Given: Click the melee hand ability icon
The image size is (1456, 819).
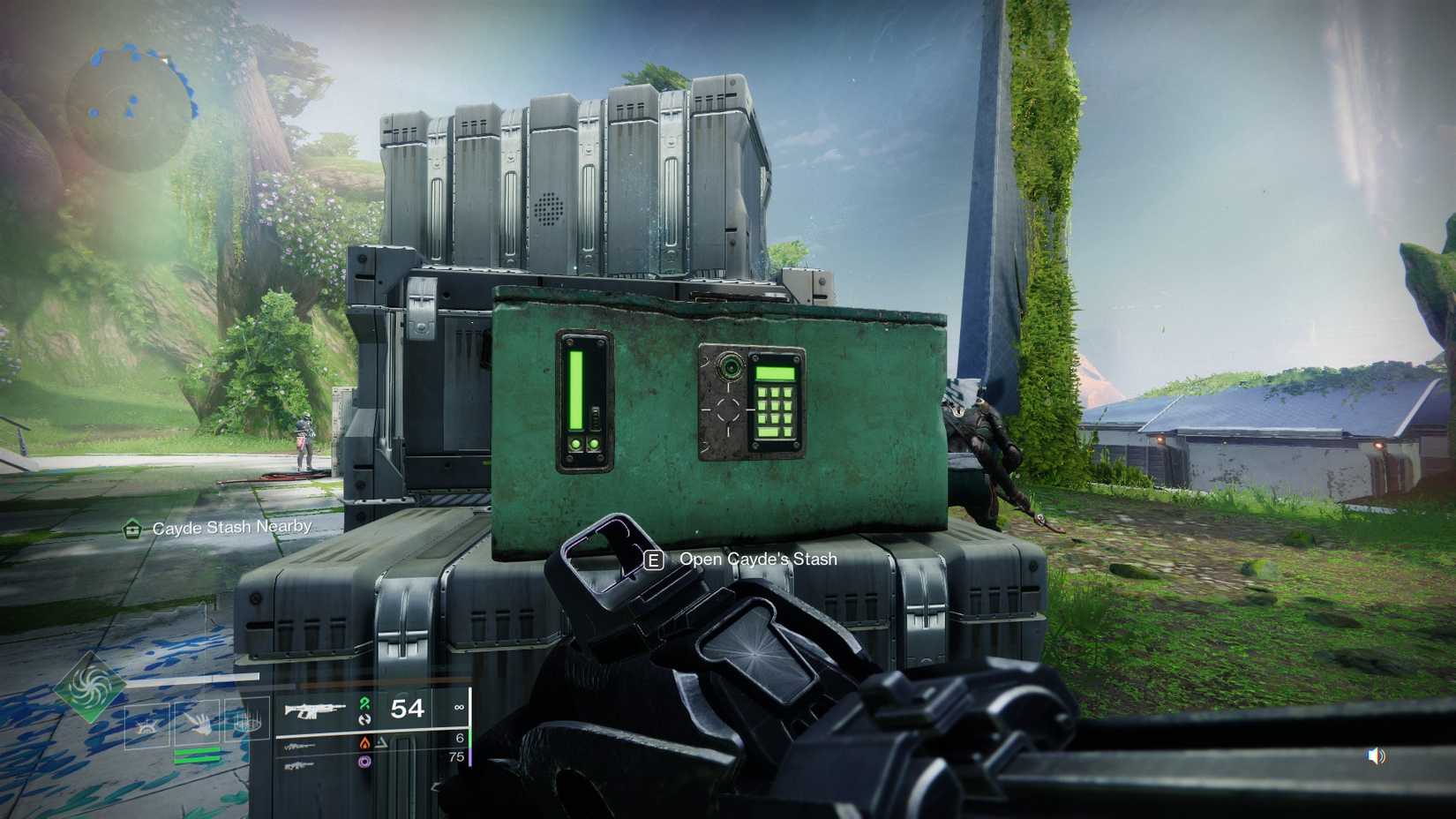Looking at the screenshot, I should (199, 725).
